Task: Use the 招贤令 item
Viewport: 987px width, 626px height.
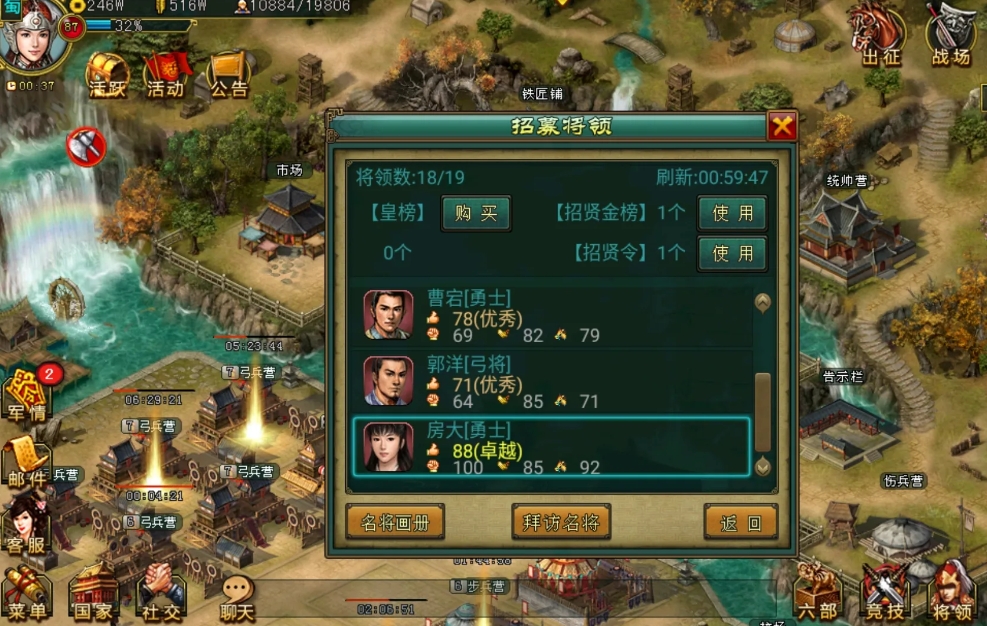Action: (732, 253)
